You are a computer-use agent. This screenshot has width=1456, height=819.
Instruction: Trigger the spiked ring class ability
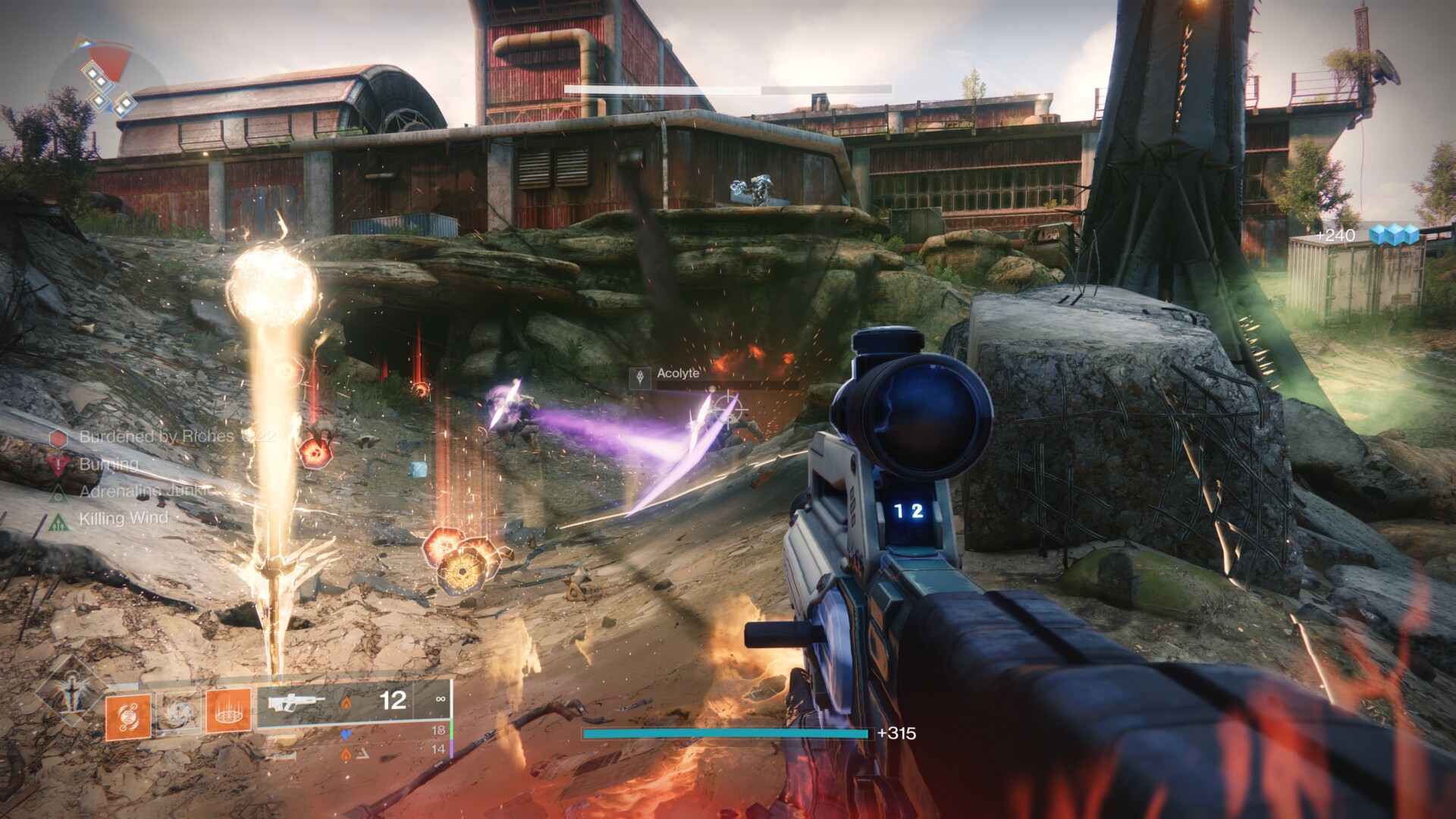tap(228, 711)
